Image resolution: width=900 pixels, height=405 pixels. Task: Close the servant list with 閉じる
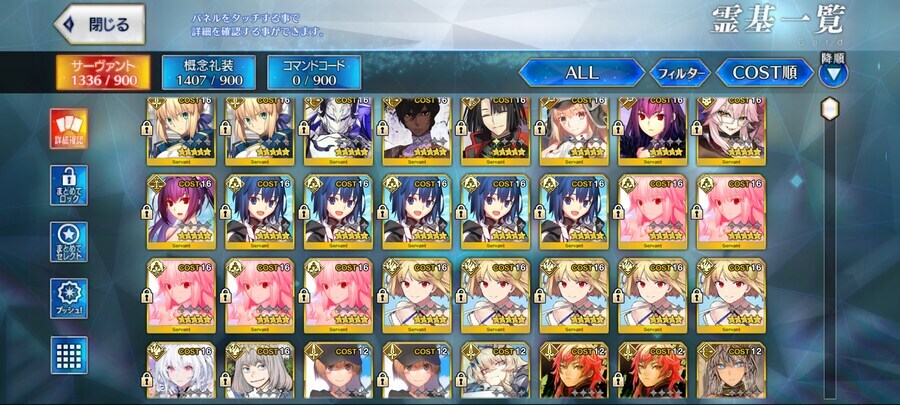point(100,24)
